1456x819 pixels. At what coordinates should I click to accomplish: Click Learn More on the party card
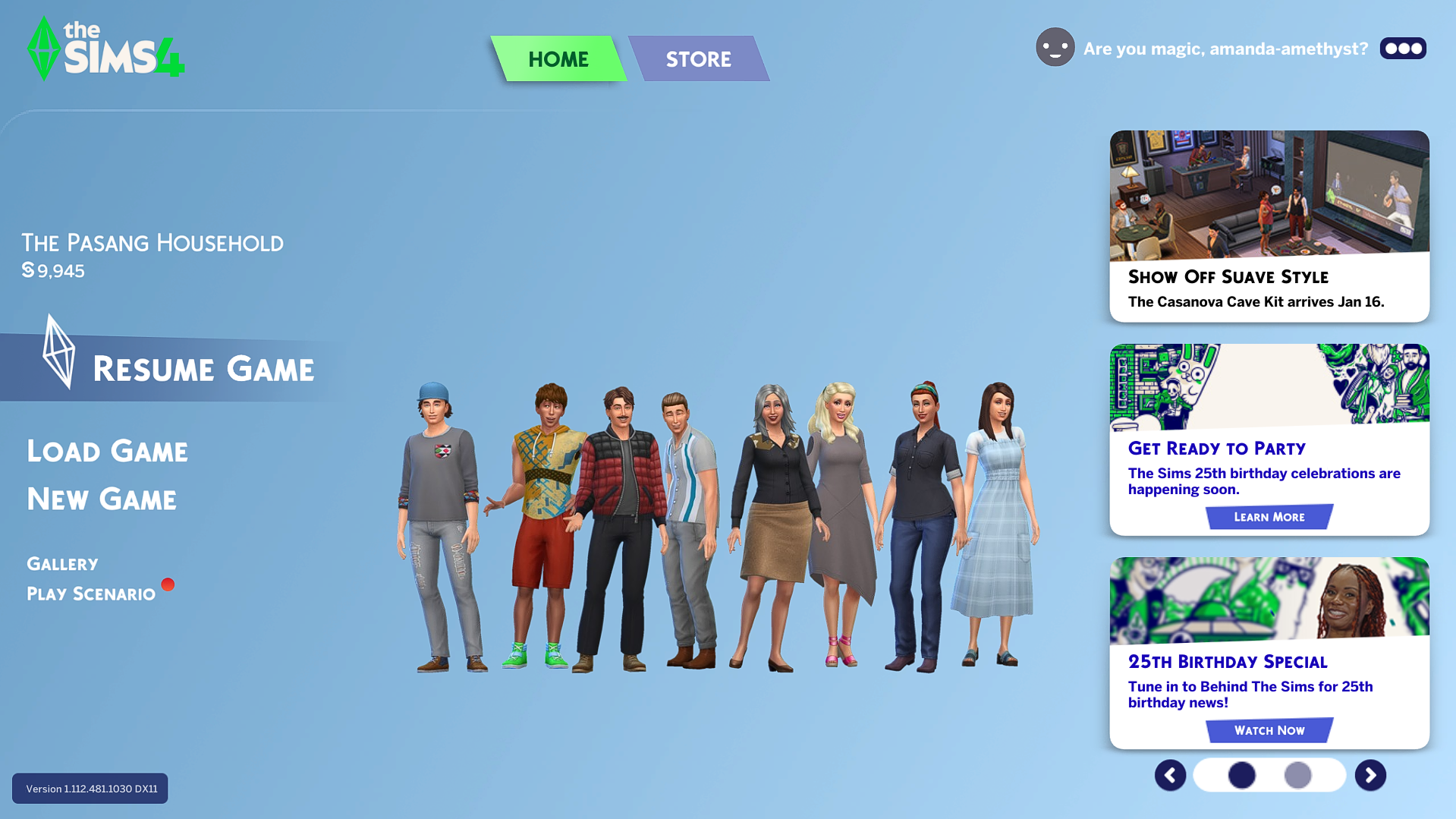[x=1269, y=517]
